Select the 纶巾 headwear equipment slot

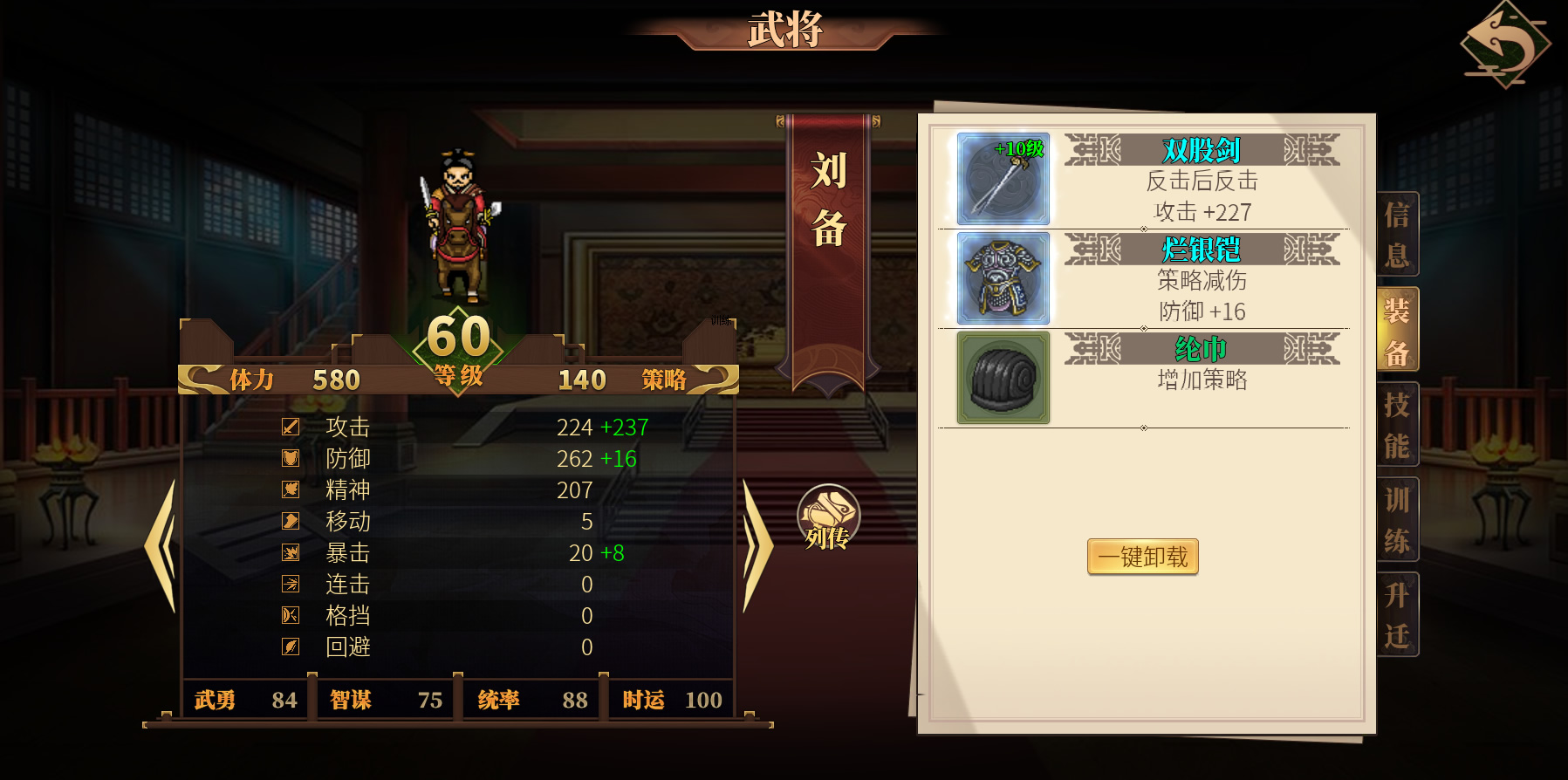click(1003, 378)
